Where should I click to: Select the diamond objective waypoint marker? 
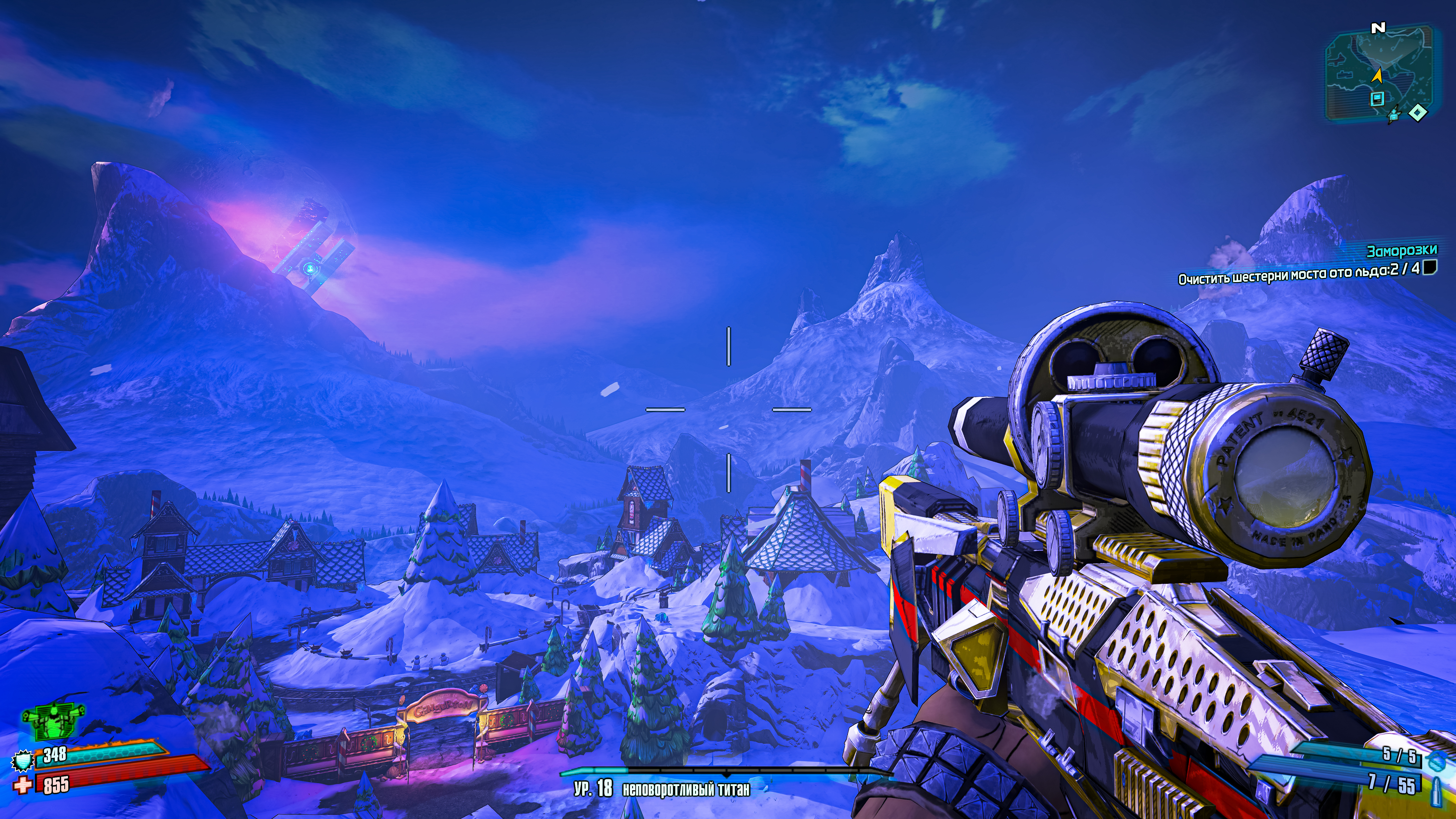click(x=1417, y=113)
